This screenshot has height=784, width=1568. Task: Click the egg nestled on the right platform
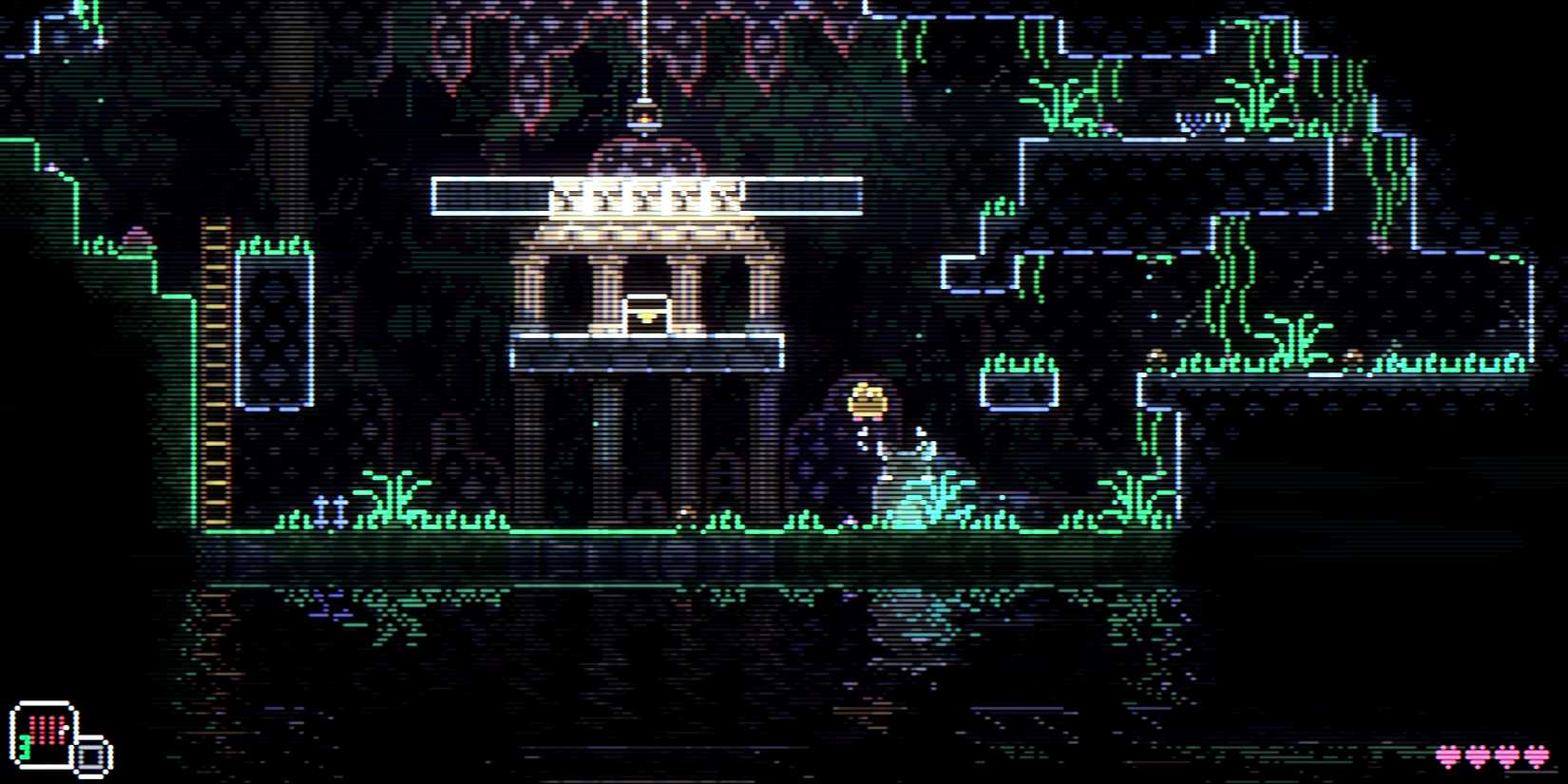(x=1157, y=356)
